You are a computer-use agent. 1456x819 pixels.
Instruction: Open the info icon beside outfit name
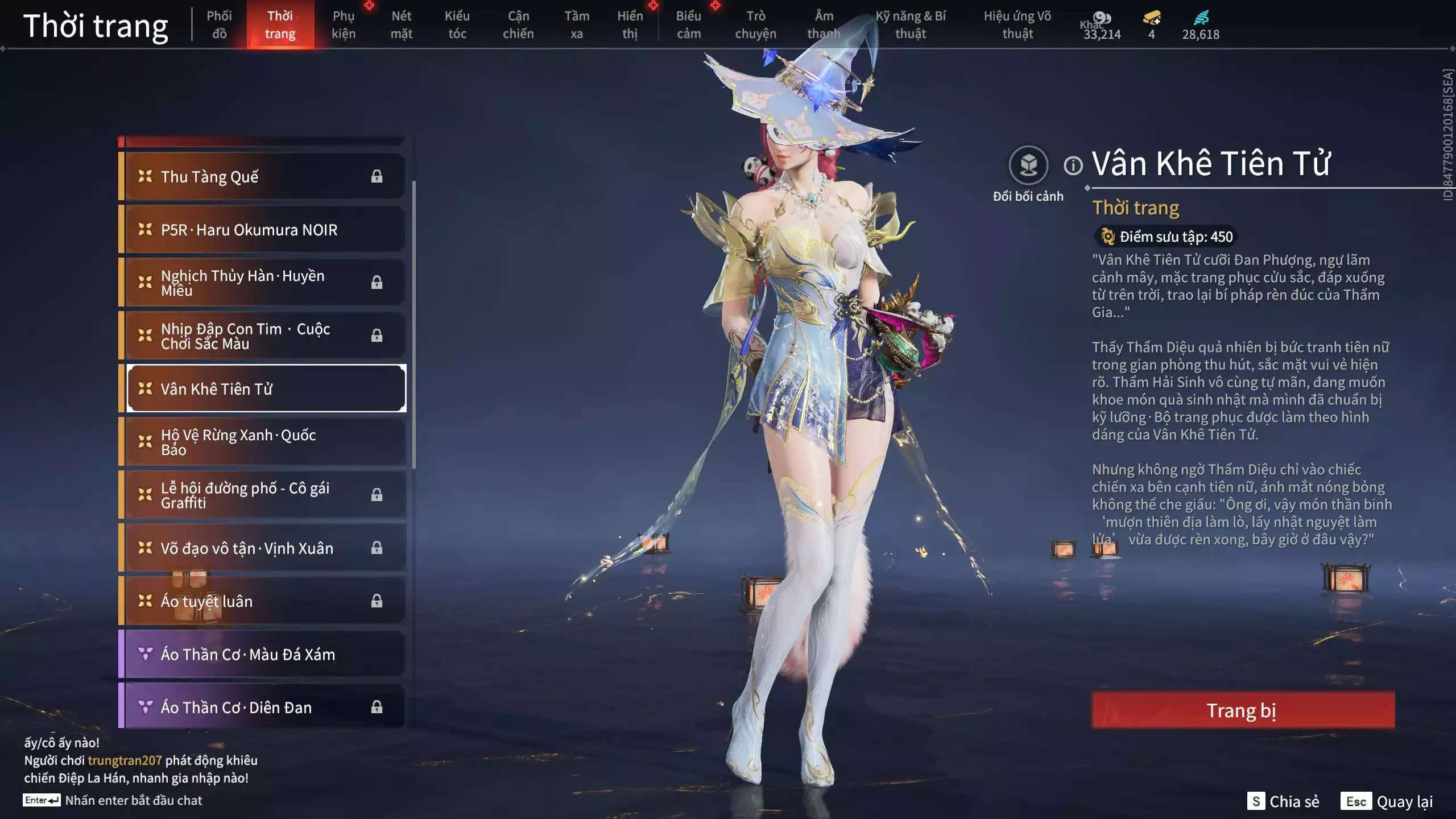[1073, 166]
